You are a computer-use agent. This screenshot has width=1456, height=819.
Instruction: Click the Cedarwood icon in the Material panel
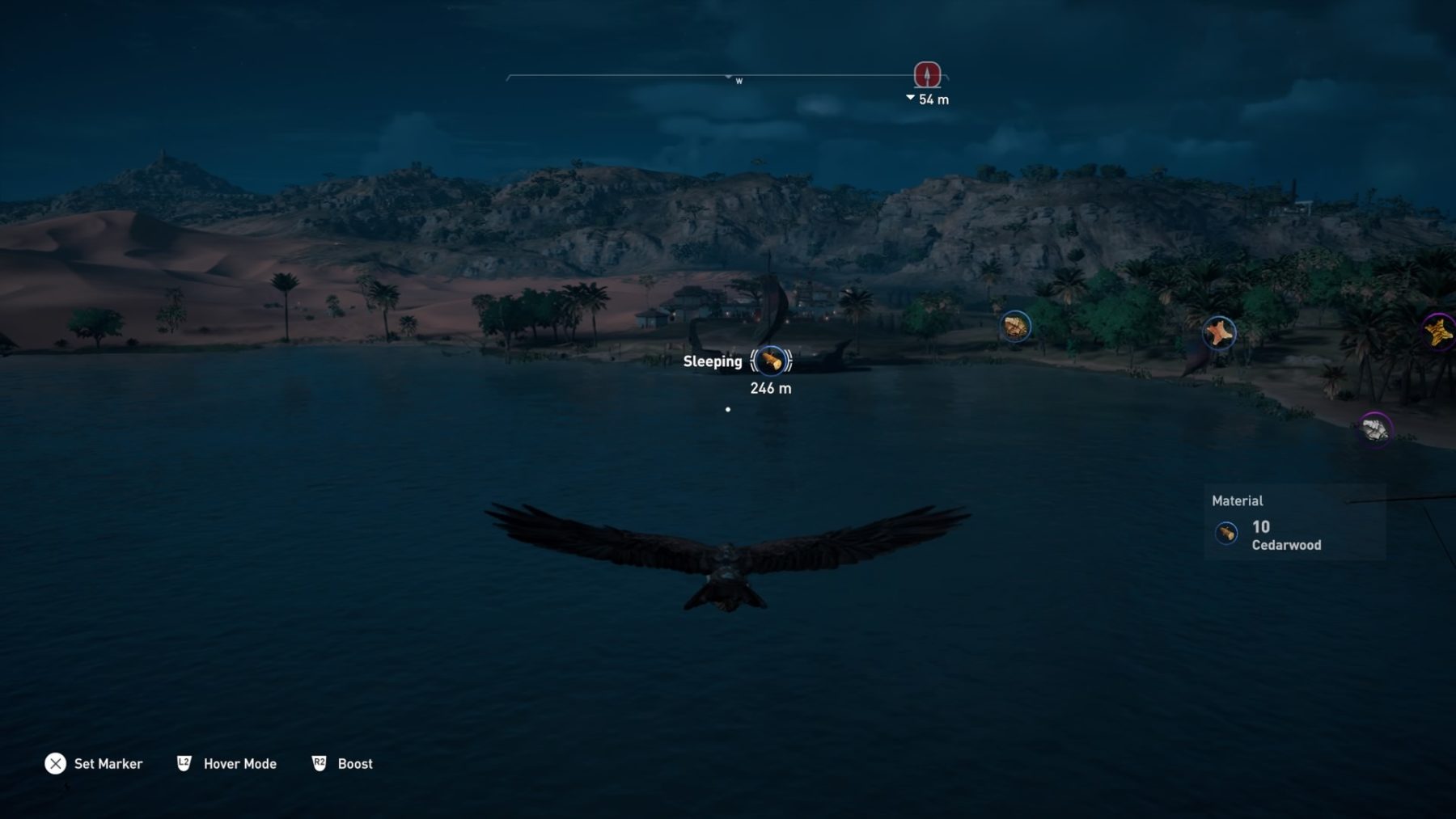[x=1226, y=534]
